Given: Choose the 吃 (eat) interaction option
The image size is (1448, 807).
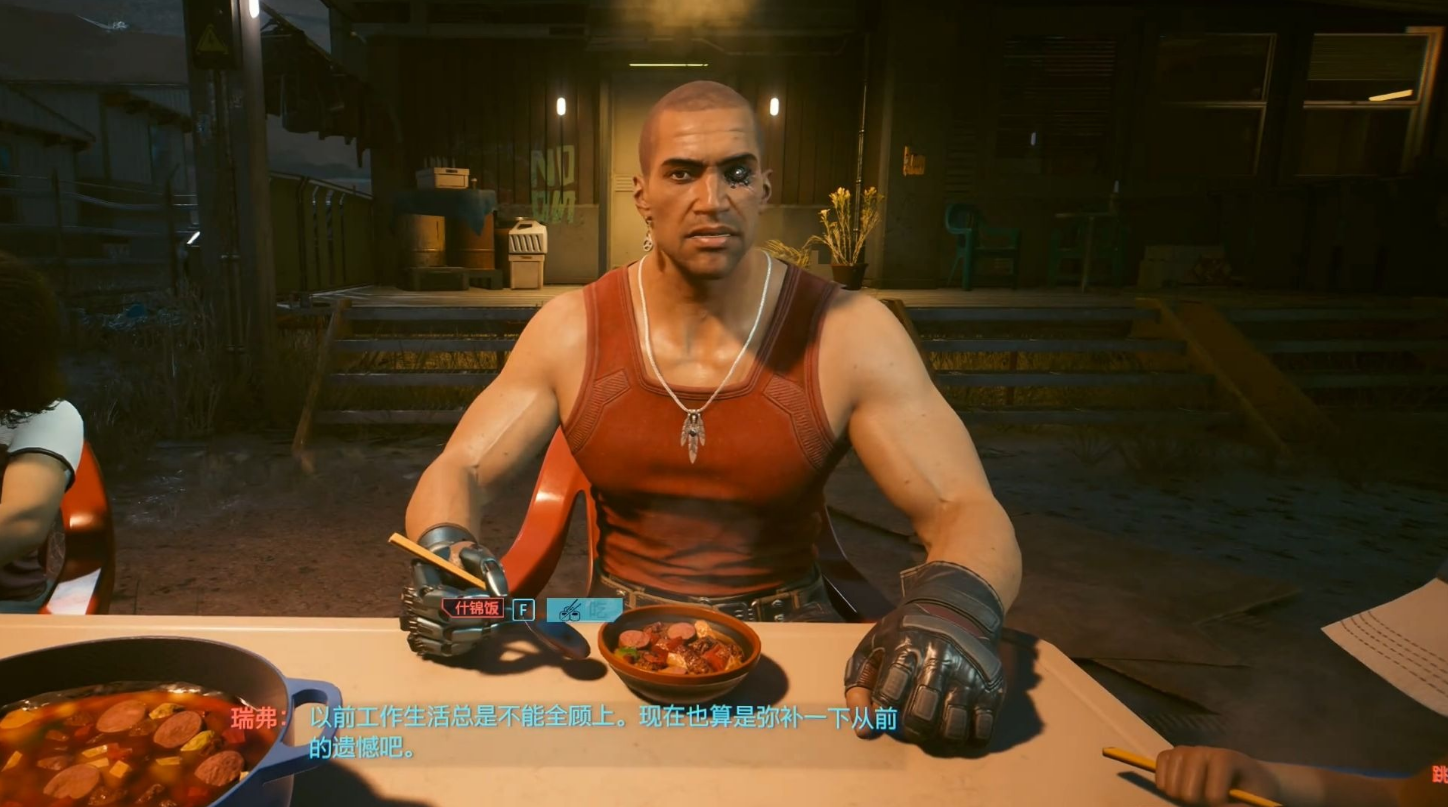Looking at the screenshot, I should click(584, 609).
